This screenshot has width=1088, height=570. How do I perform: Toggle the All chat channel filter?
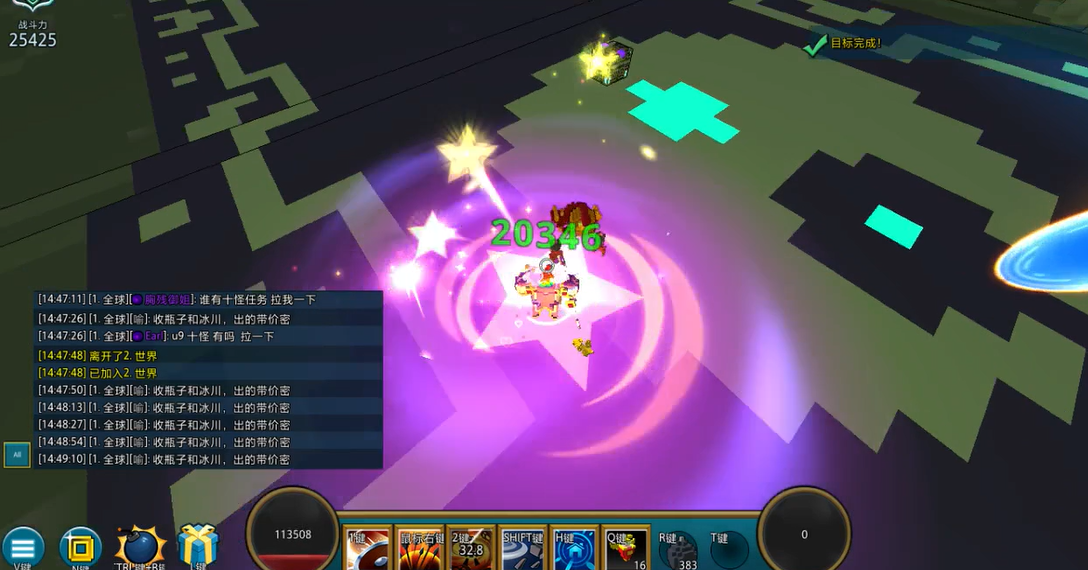[x=16, y=455]
